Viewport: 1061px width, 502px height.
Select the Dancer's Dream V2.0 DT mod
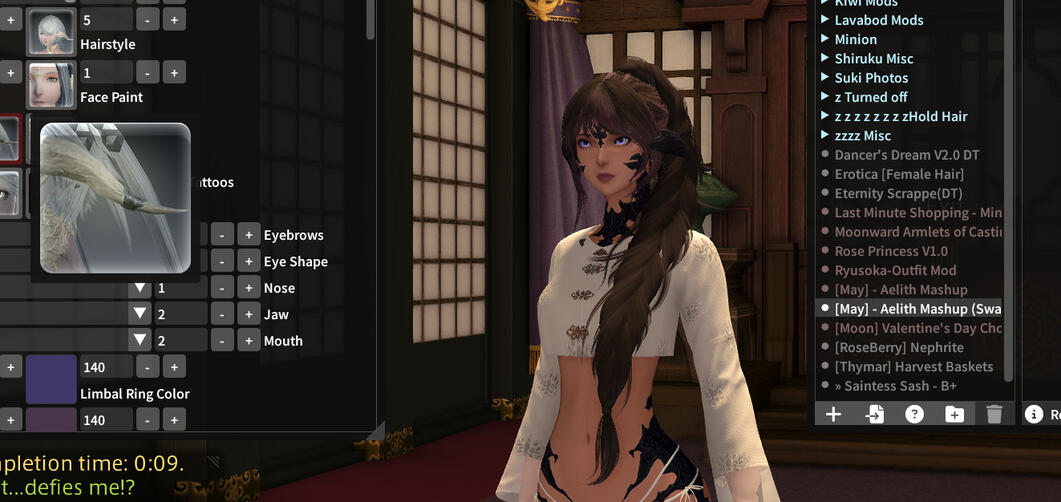pos(906,155)
